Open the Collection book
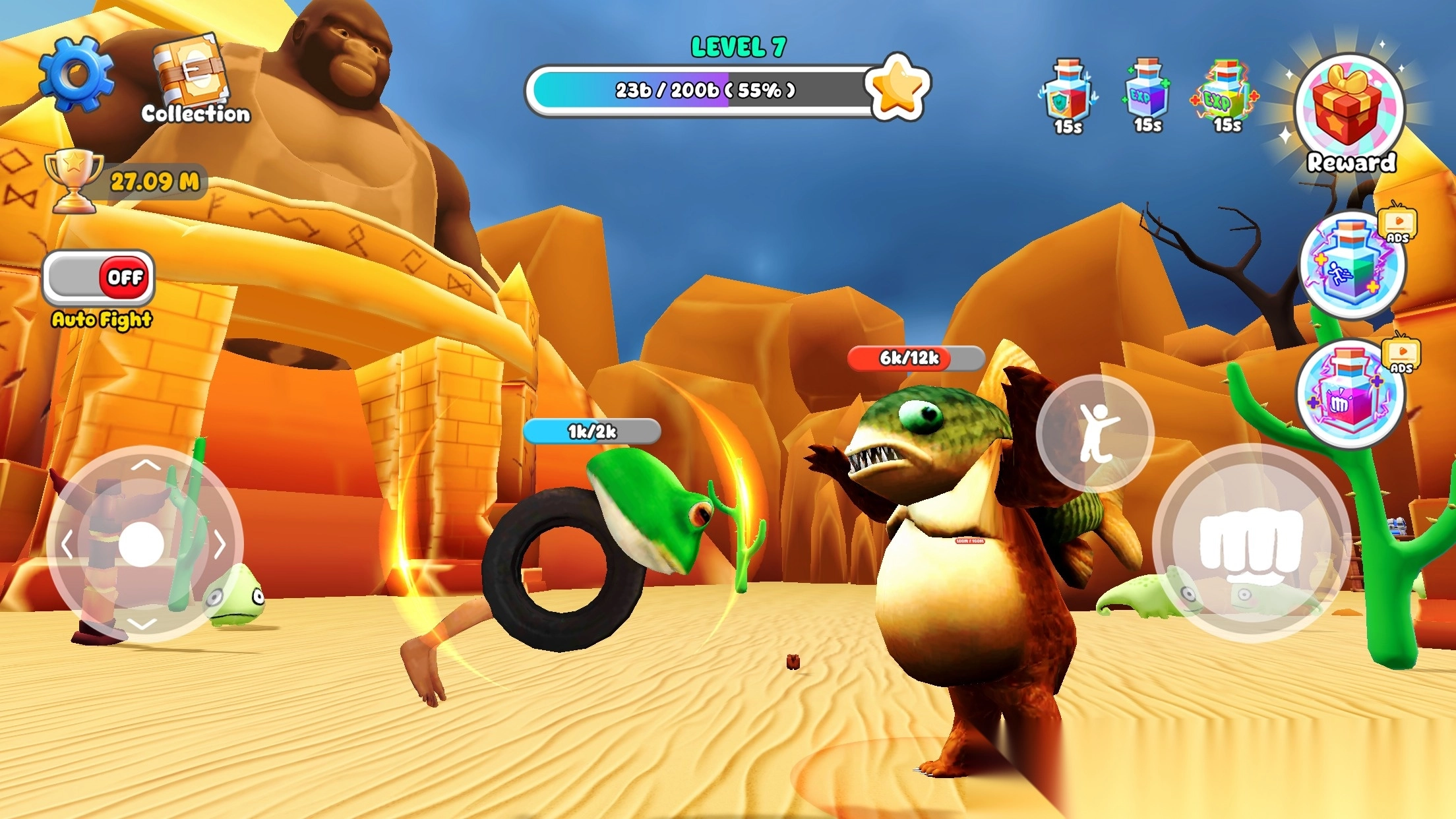Viewport: 1456px width, 819px height. tap(192, 74)
